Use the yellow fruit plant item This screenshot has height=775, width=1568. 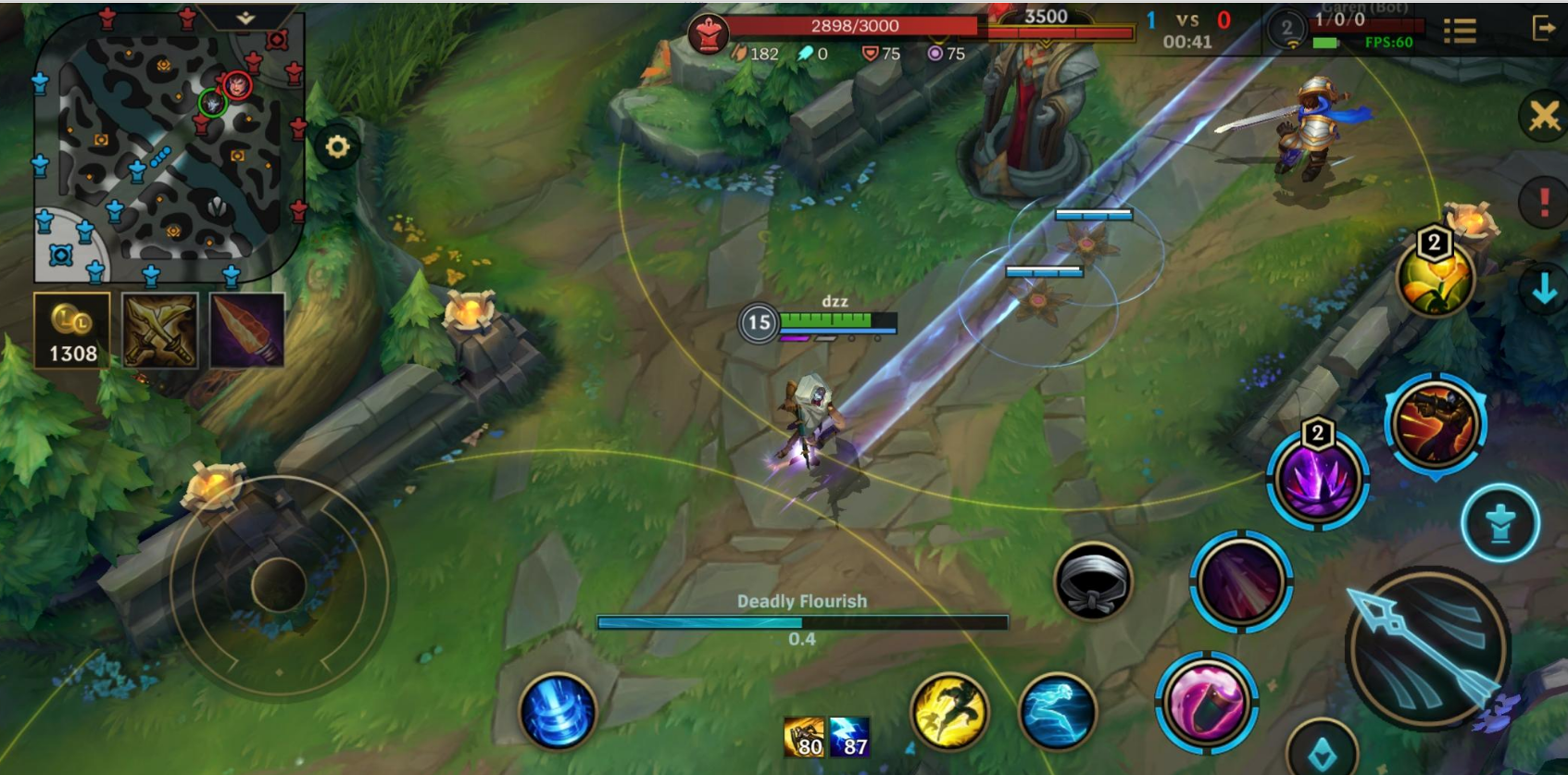[1435, 279]
